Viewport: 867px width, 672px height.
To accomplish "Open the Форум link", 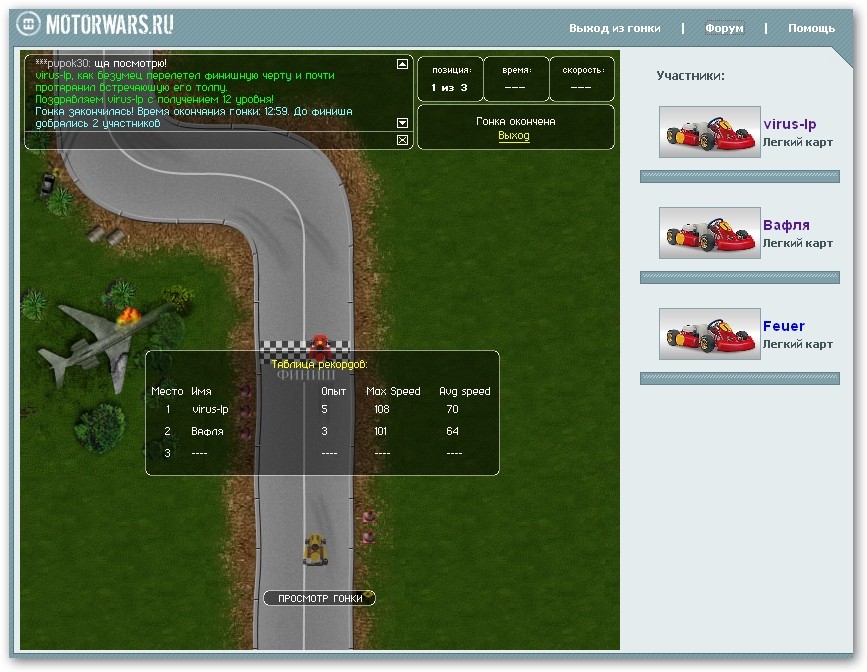I will (724, 28).
